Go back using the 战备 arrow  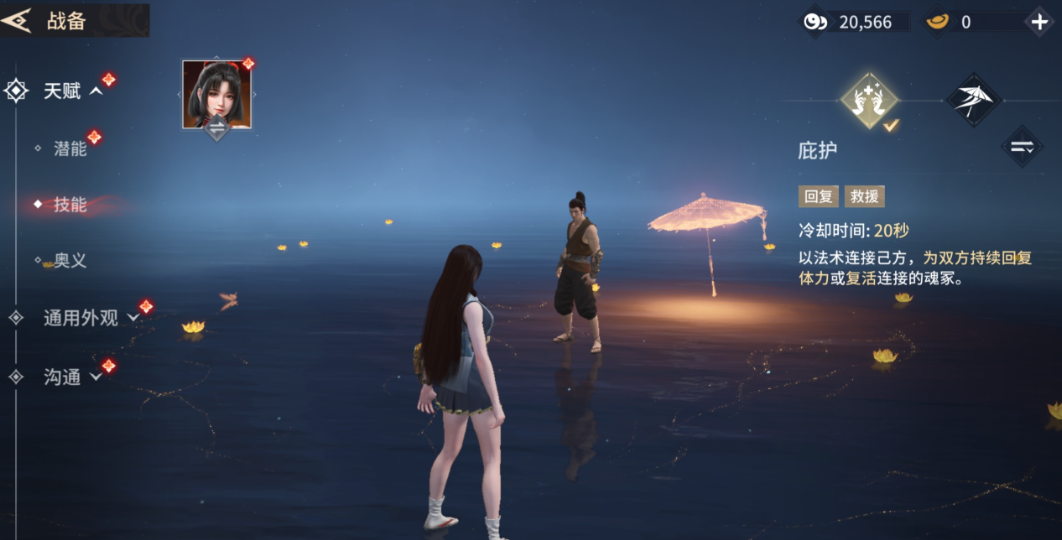pos(17,21)
